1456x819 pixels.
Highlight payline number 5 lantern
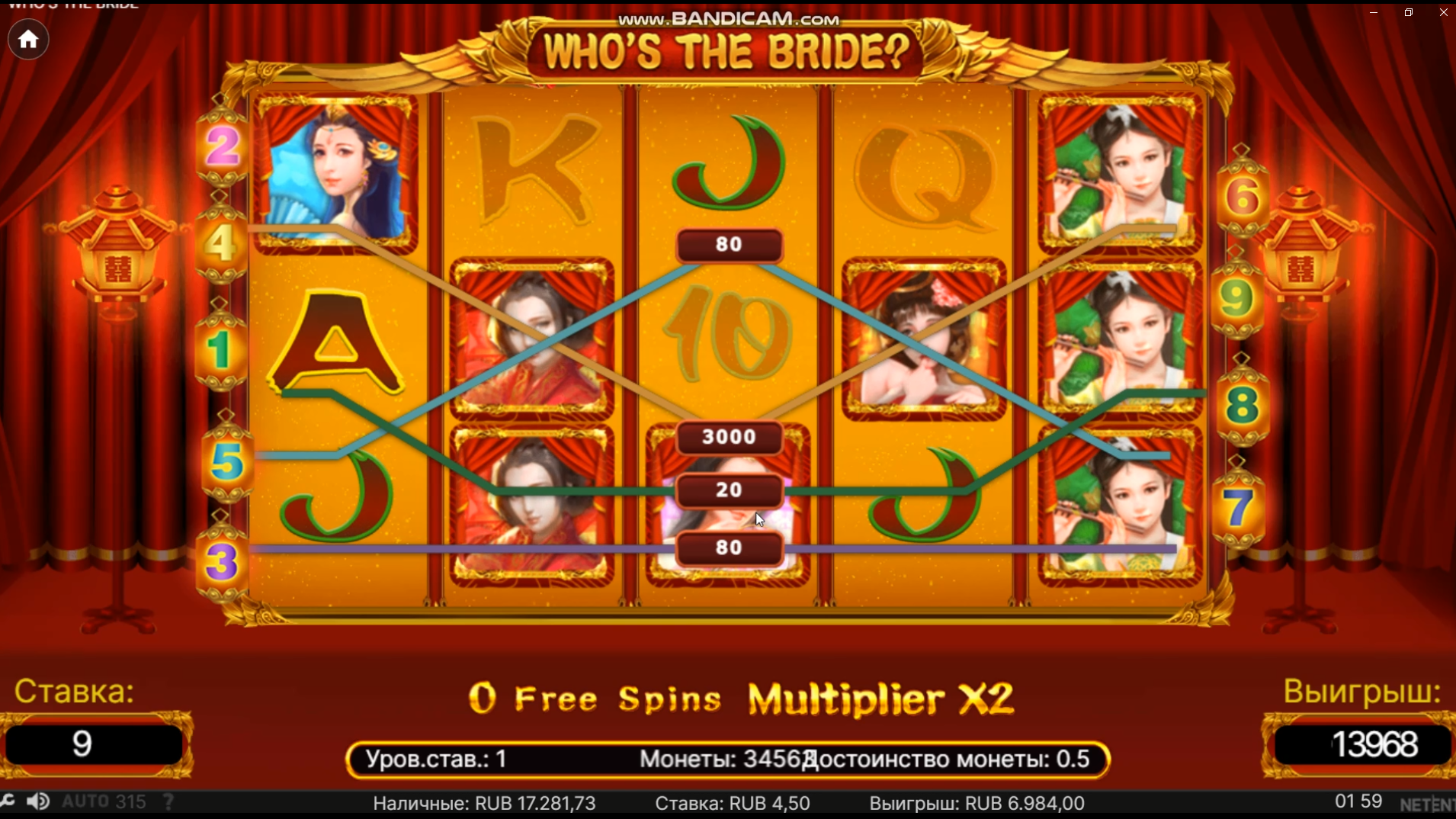tap(226, 462)
